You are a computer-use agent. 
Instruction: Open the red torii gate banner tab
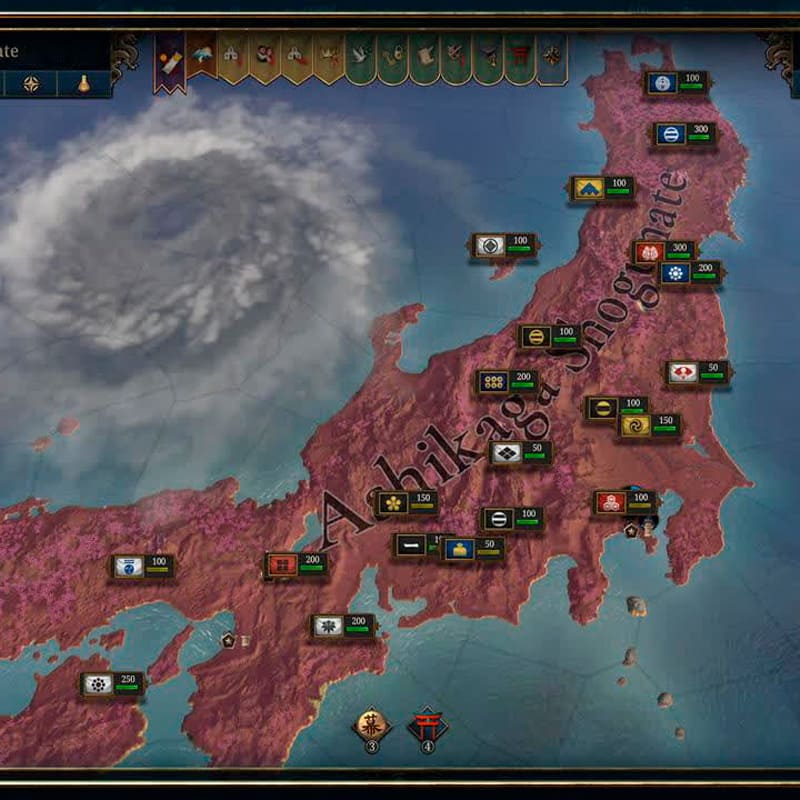click(519, 59)
